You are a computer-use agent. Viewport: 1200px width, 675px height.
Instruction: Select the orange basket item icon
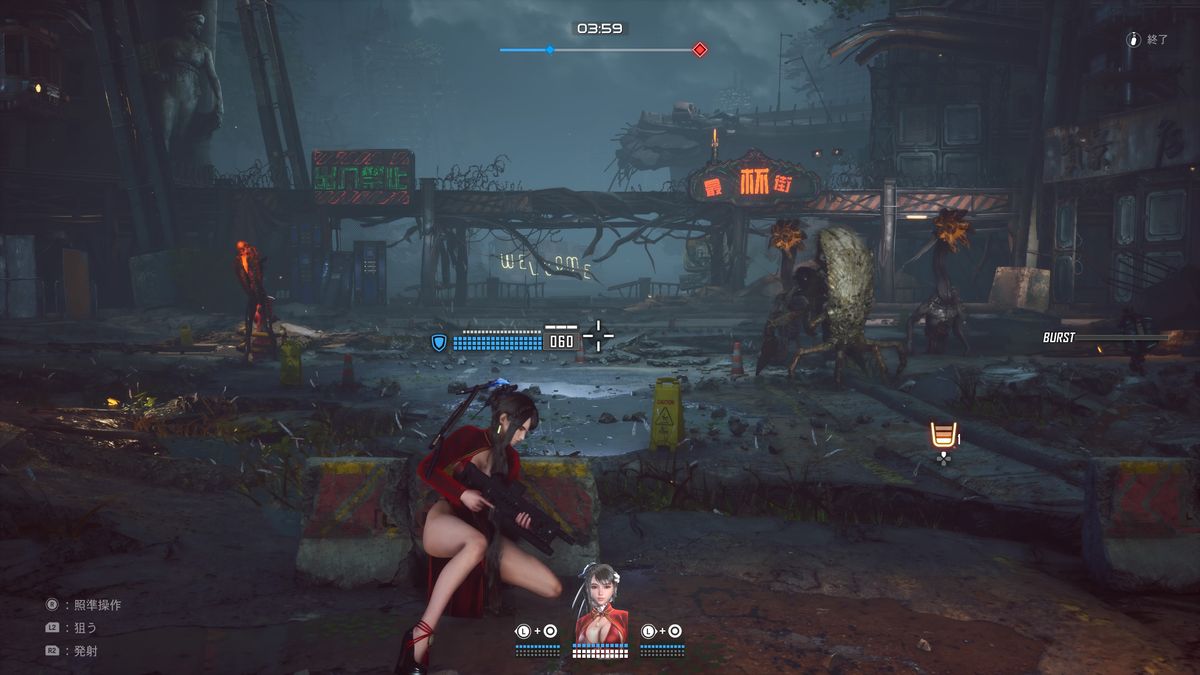[941, 436]
